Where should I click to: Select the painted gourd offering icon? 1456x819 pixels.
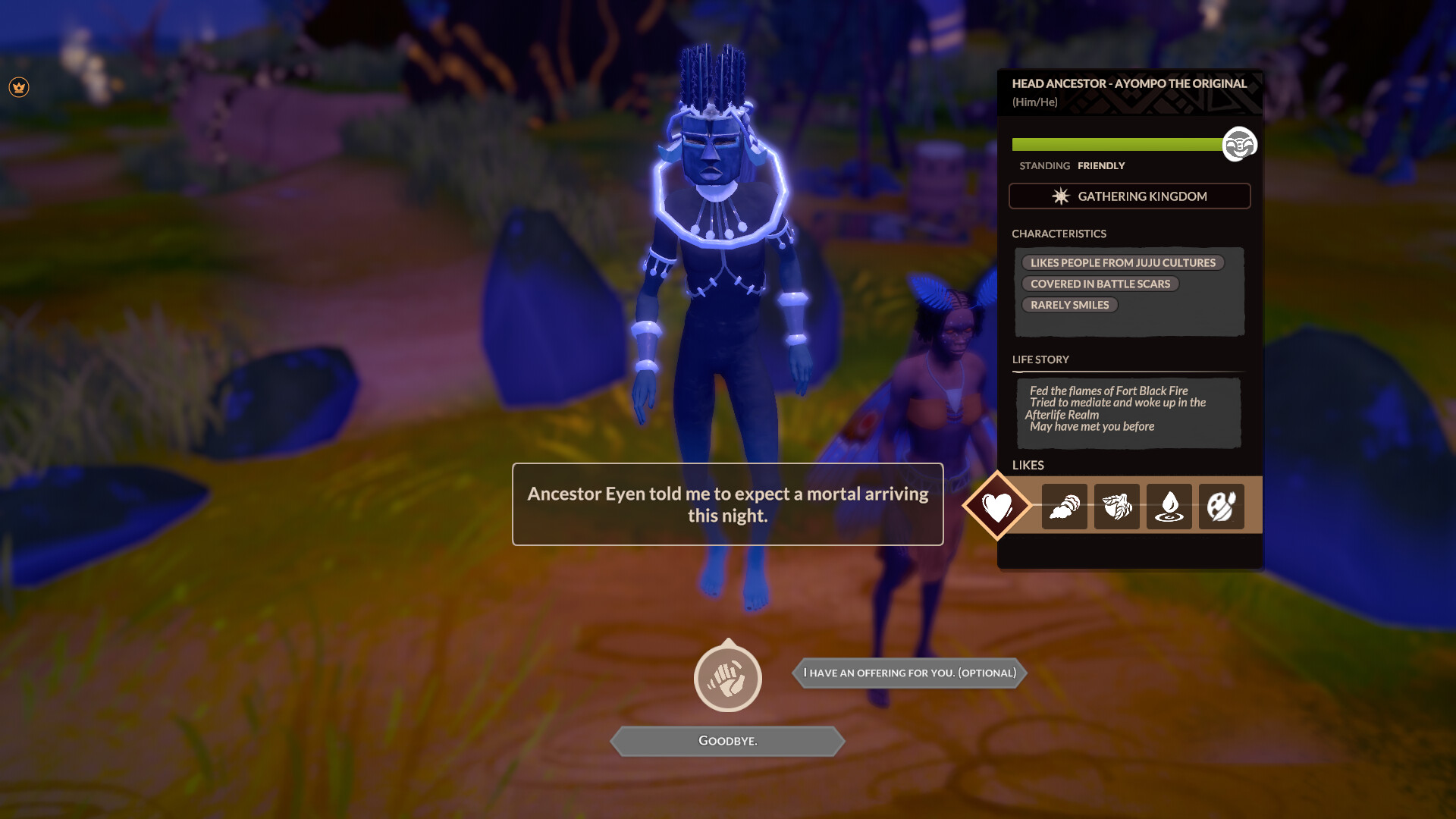tap(1221, 507)
